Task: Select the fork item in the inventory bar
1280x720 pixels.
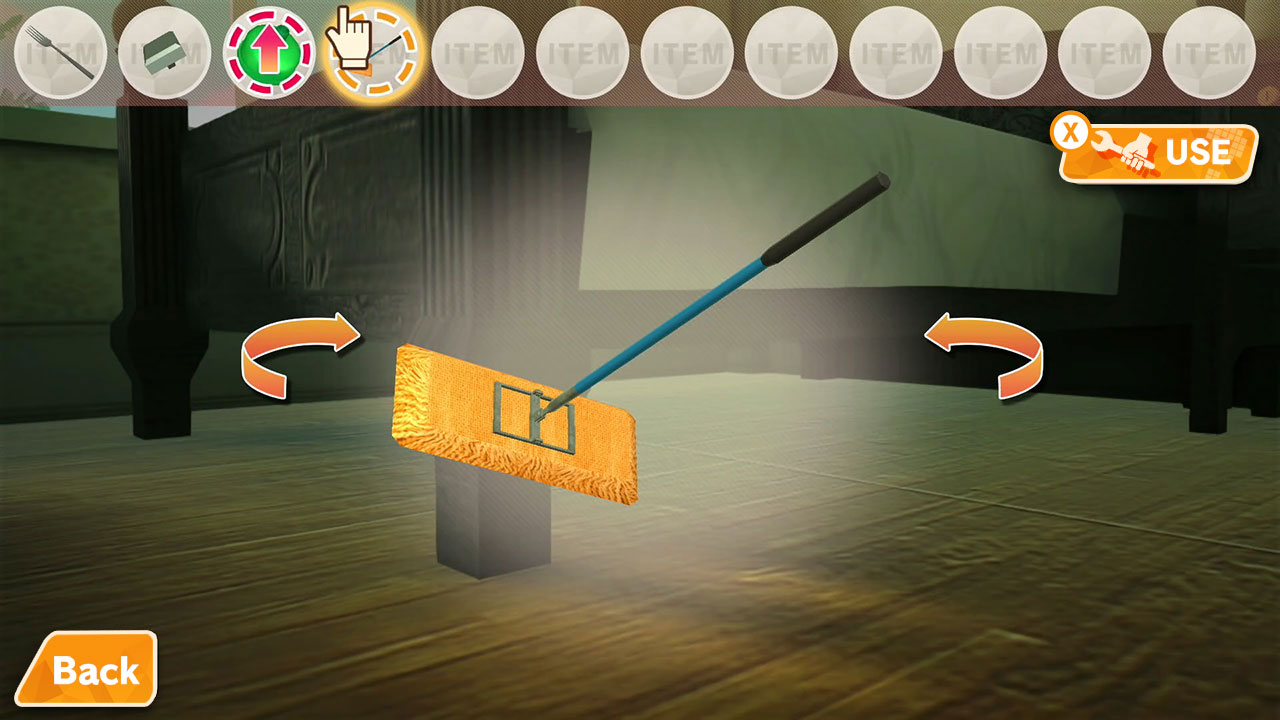Action: tap(60, 52)
